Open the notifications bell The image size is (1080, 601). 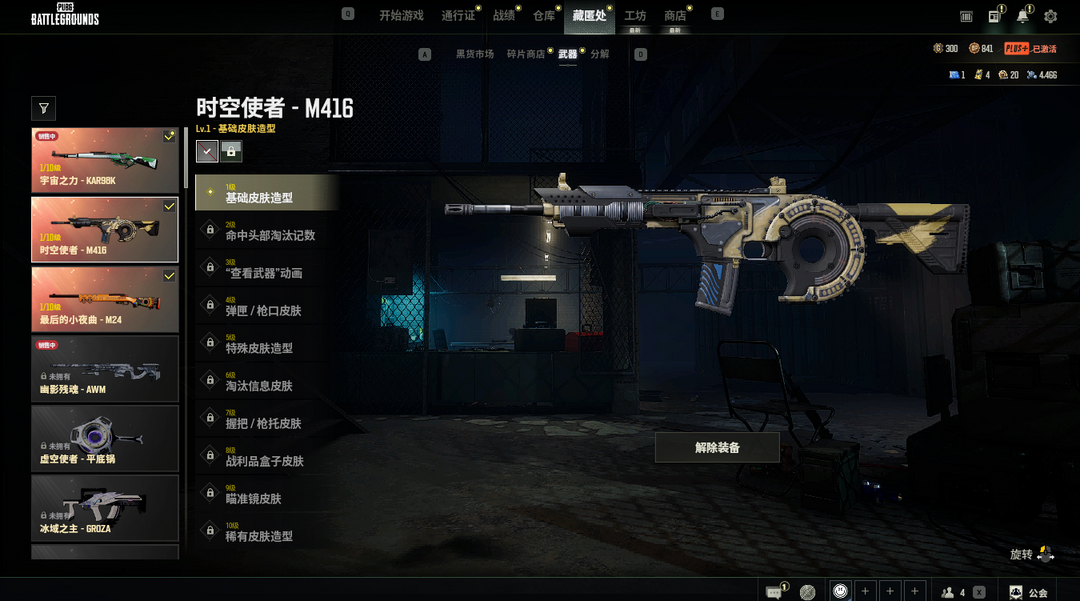coord(1022,16)
